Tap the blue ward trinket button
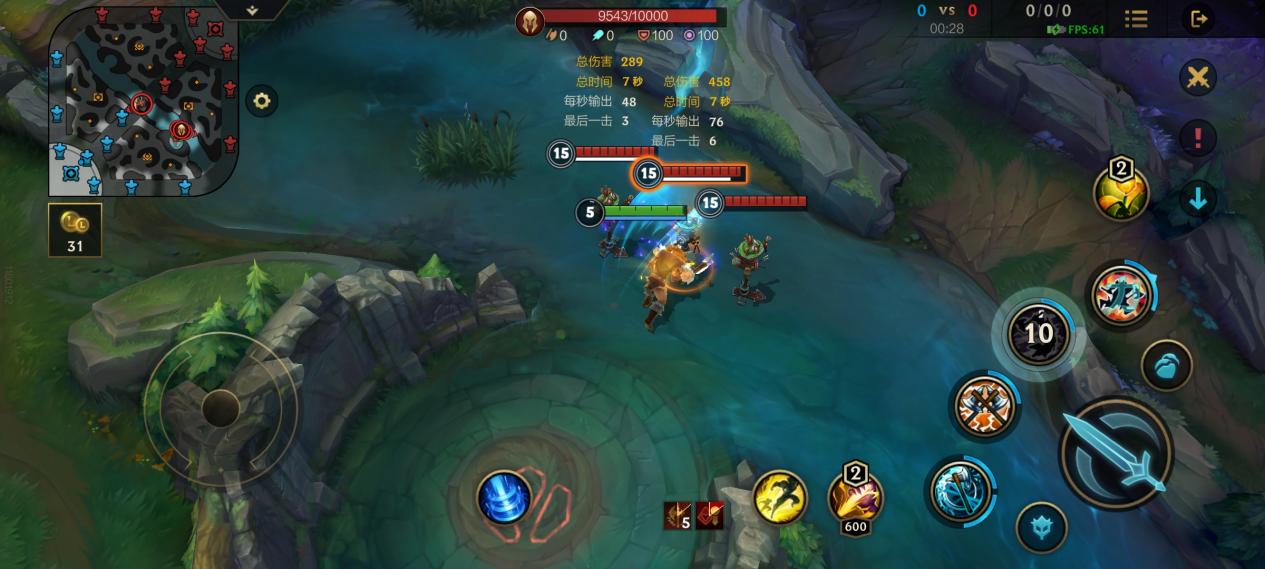Image resolution: width=1265 pixels, height=569 pixels. 1166,365
